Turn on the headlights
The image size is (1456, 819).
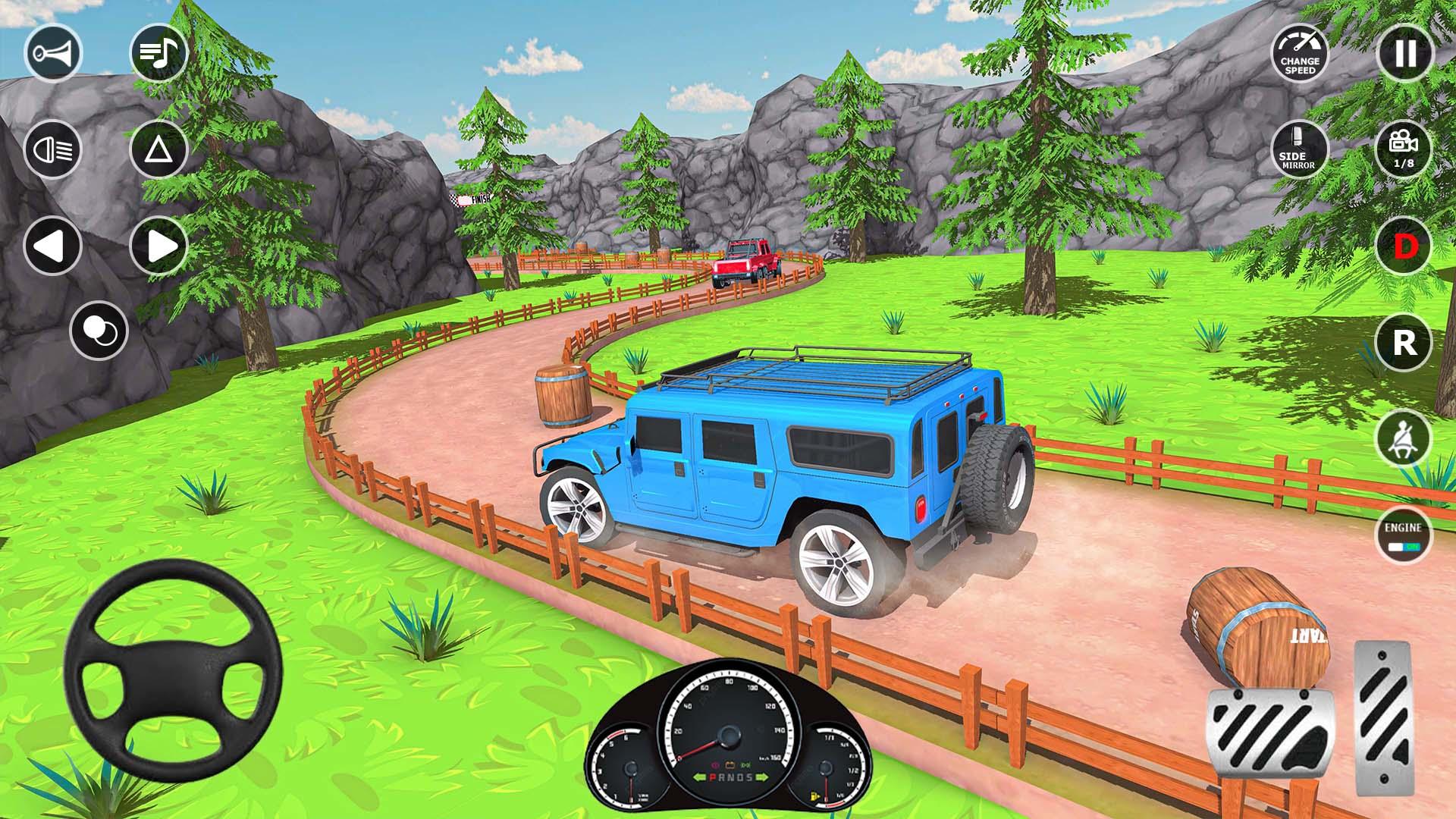click(x=53, y=149)
